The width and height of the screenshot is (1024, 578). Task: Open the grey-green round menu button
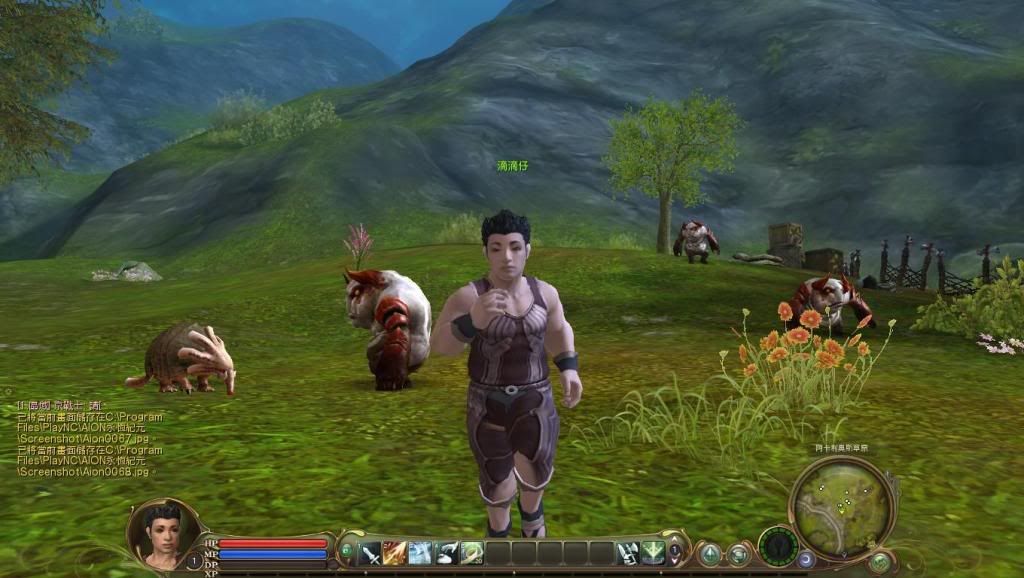pyautogui.click(x=739, y=553)
